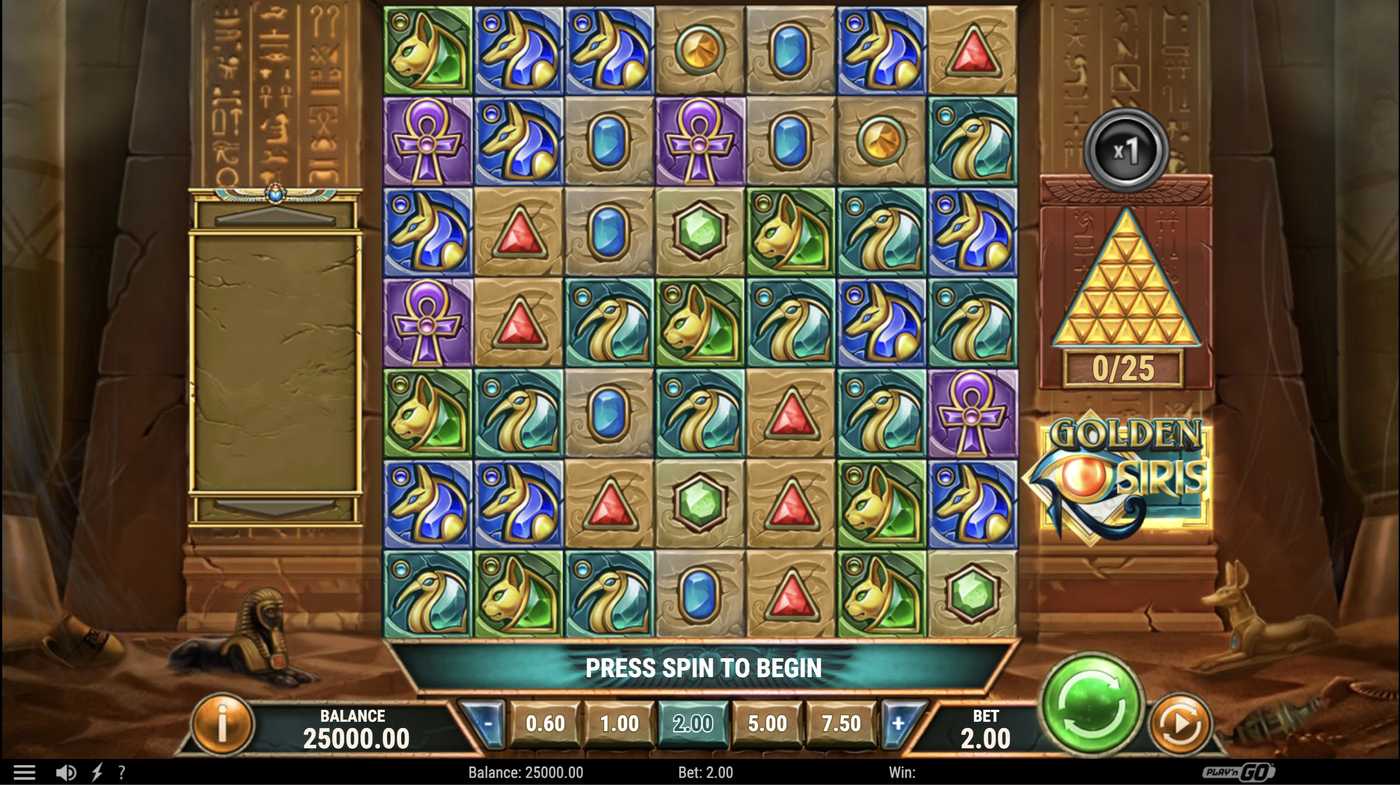Choose the 1.00 bet value
This screenshot has width=1400, height=785.
coord(619,724)
